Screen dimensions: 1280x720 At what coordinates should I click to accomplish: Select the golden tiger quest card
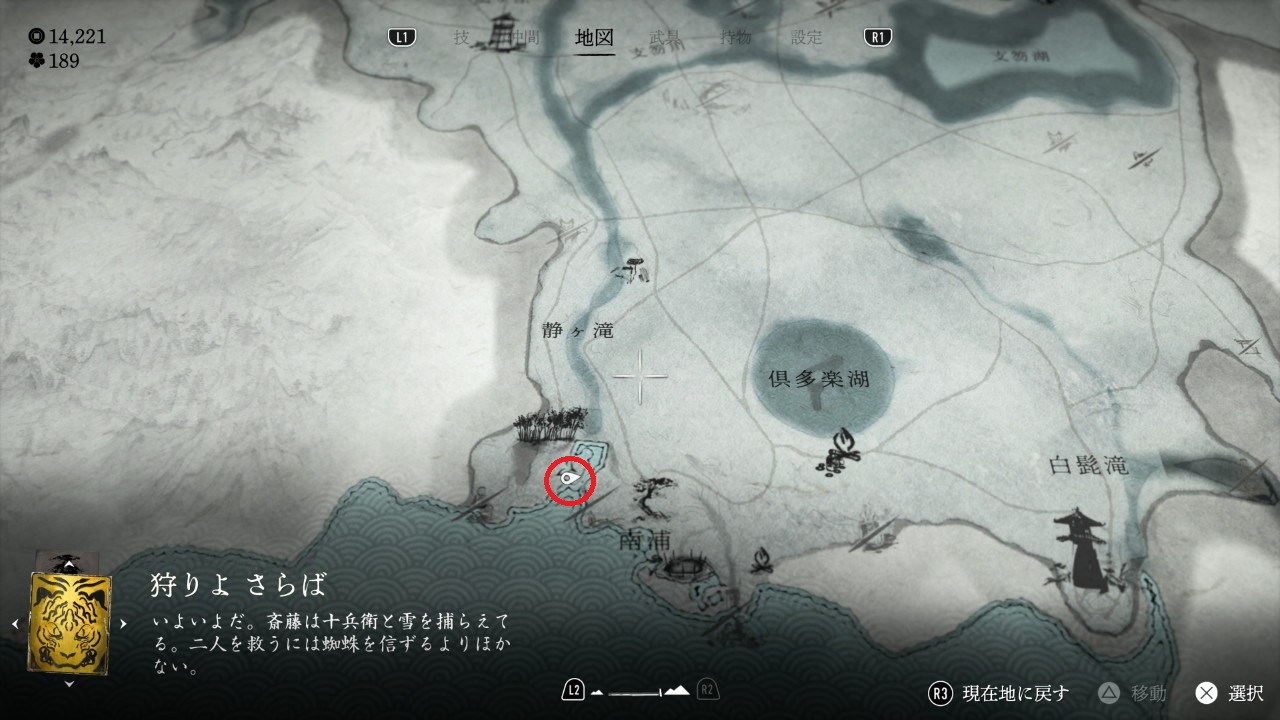click(x=70, y=621)
